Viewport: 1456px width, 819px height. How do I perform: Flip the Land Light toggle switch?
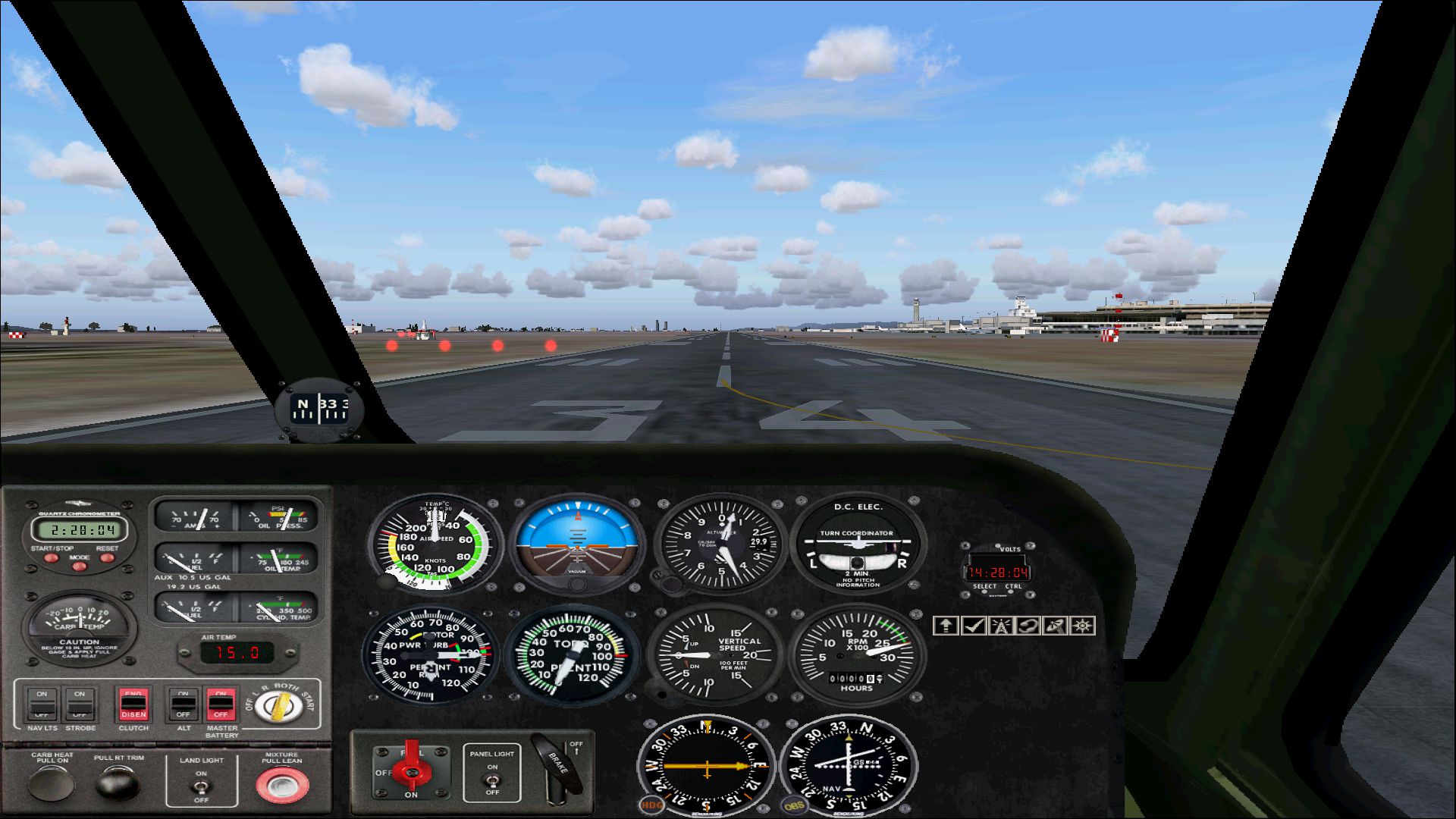[x=201, y=786]
